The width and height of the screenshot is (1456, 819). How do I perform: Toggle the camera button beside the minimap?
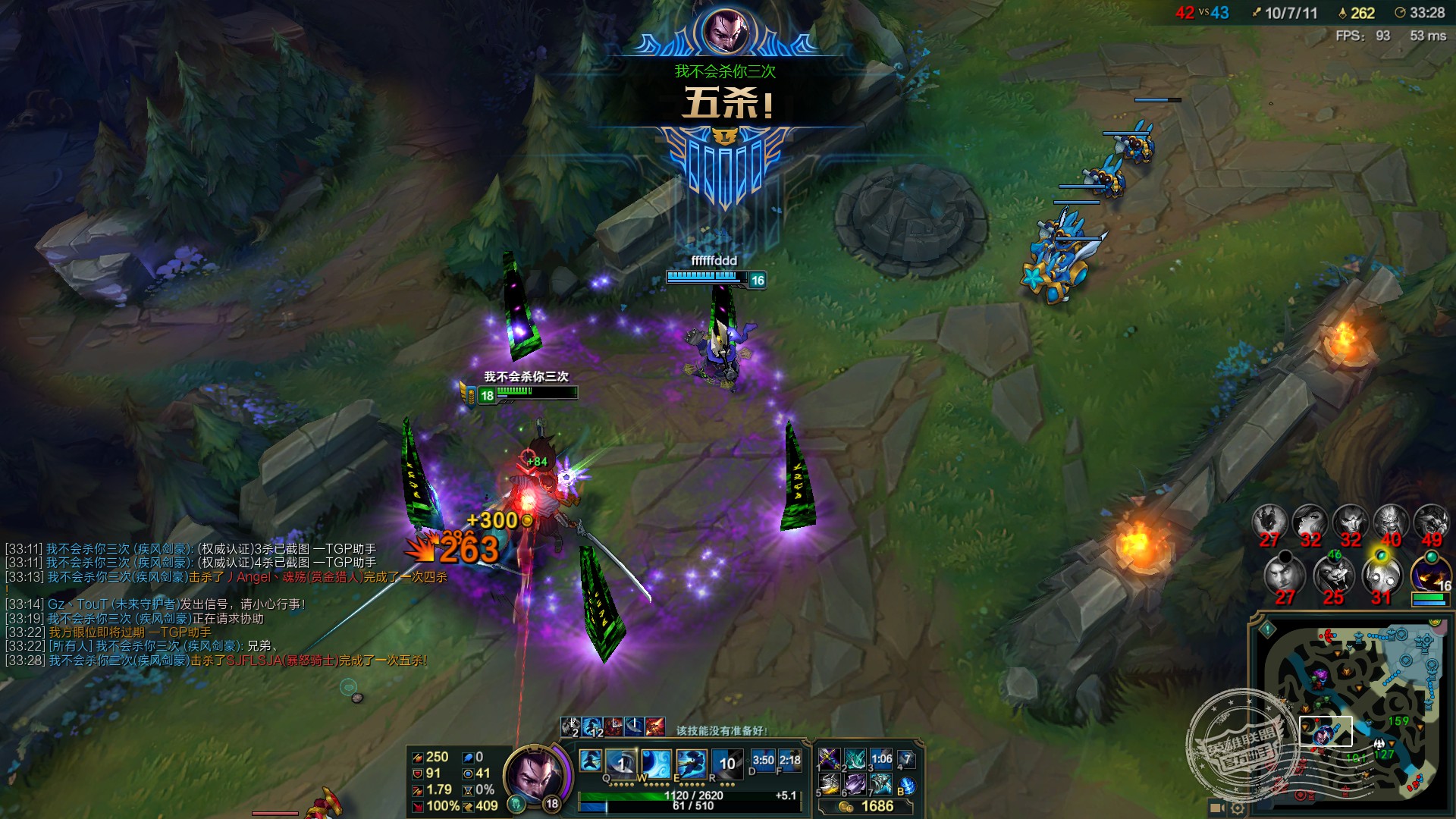point(1216,808)
